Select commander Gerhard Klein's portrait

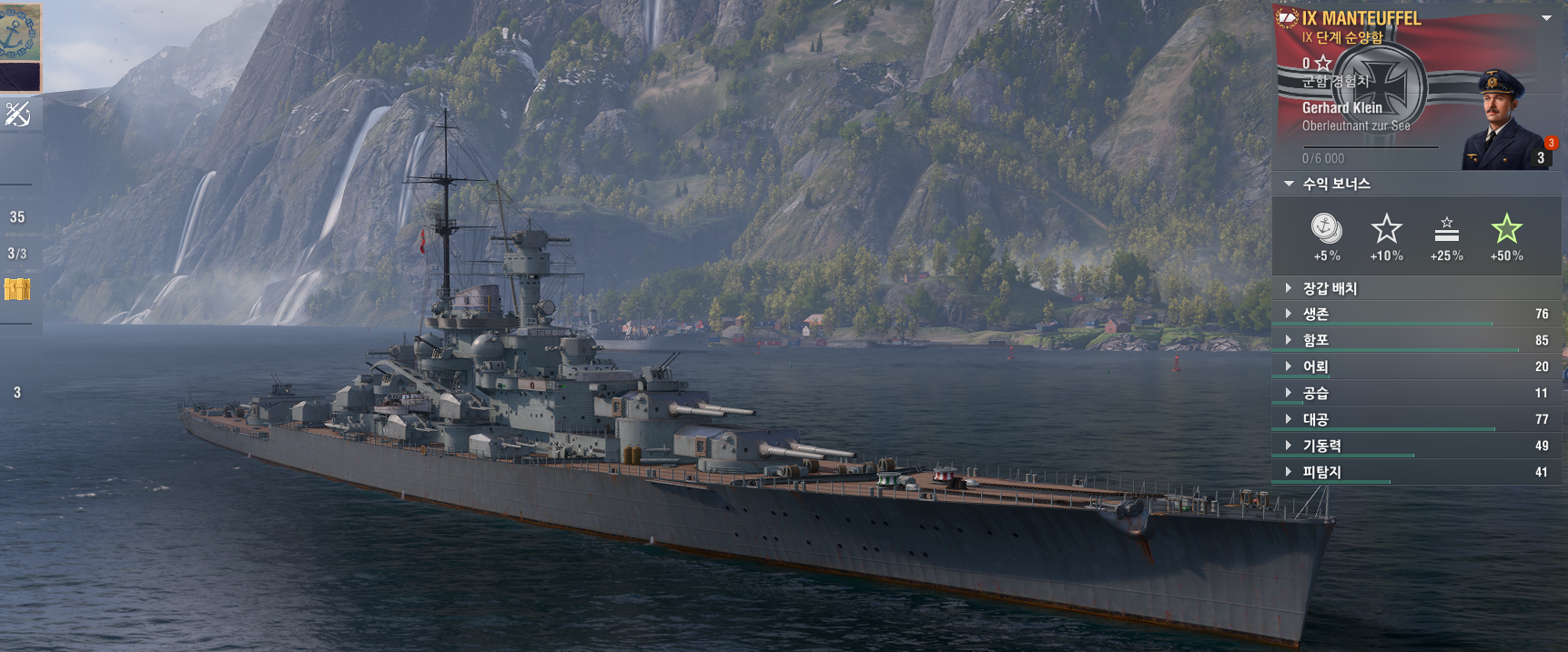click(x=1502, y=121)
